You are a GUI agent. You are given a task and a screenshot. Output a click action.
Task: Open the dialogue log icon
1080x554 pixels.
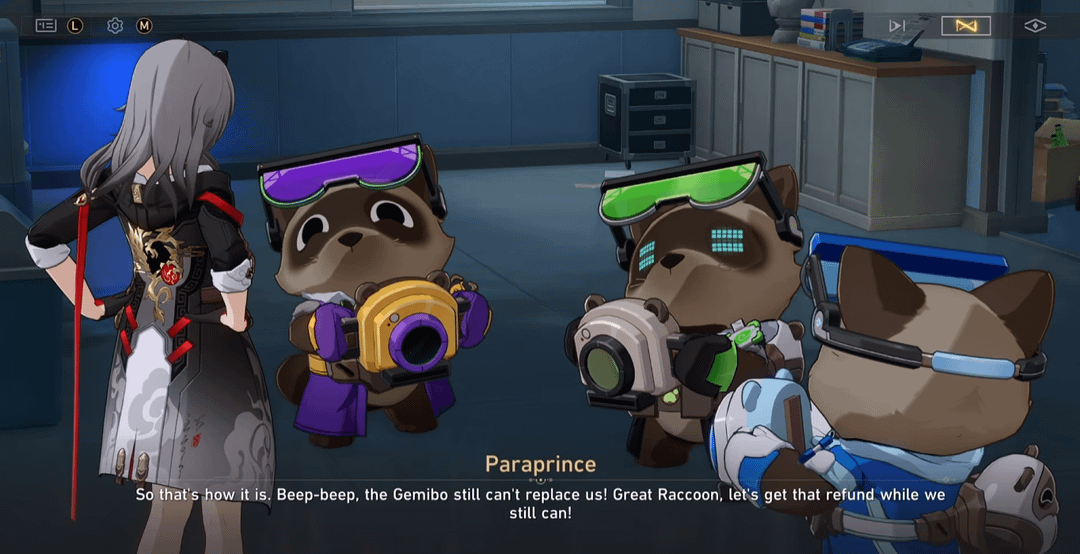(46, 25)
